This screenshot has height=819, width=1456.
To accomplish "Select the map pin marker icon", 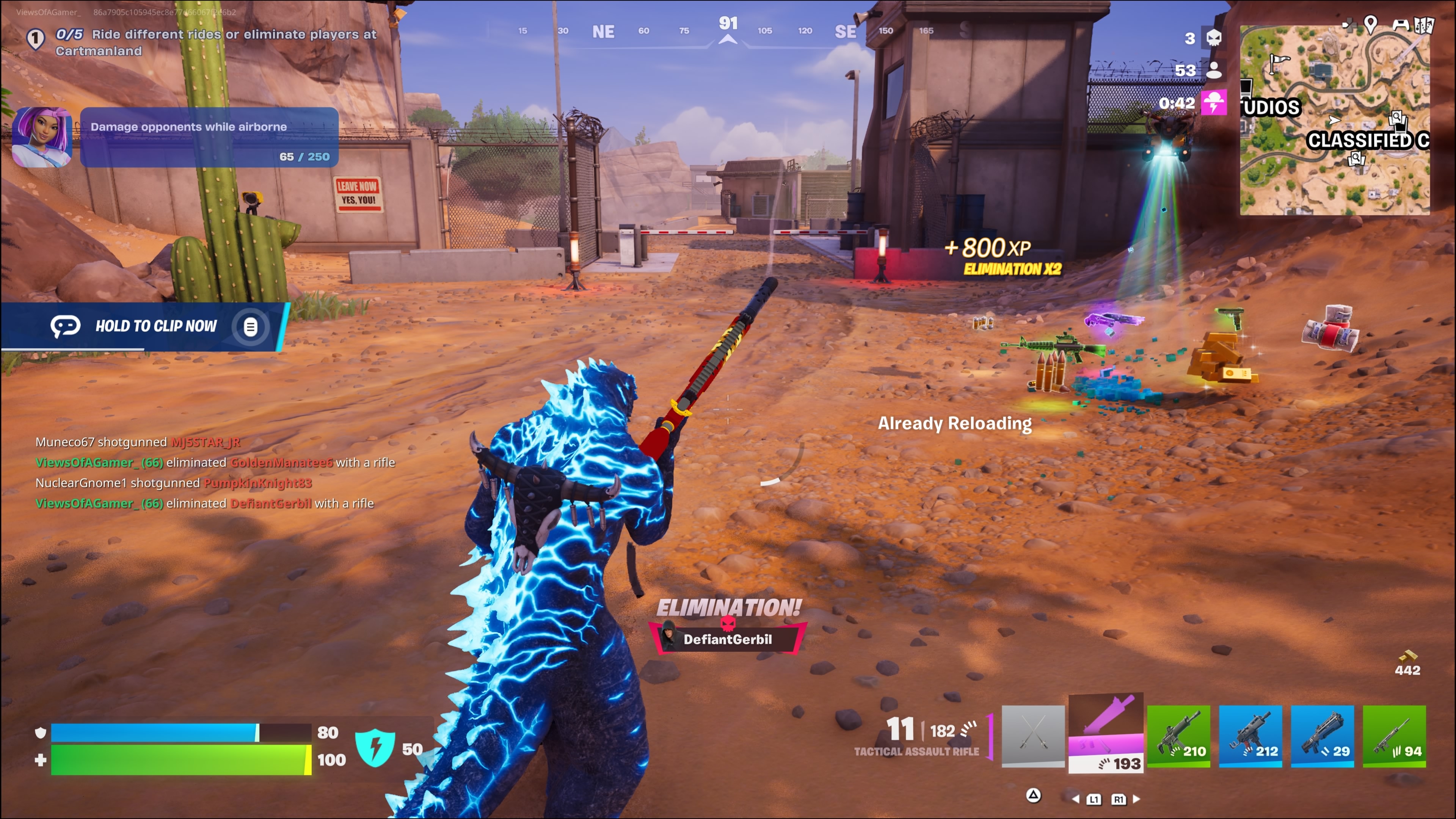I will point(1370,24).
